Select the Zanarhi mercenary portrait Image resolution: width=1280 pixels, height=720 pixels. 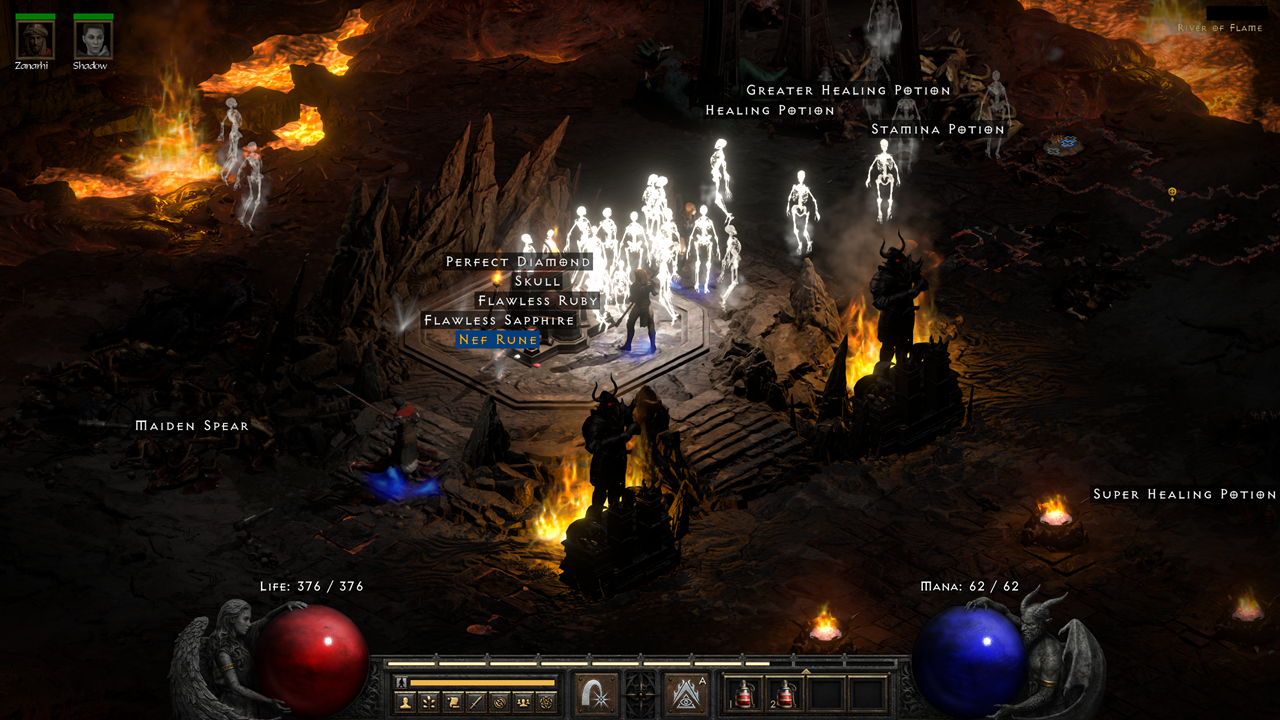tap(33, 39)
